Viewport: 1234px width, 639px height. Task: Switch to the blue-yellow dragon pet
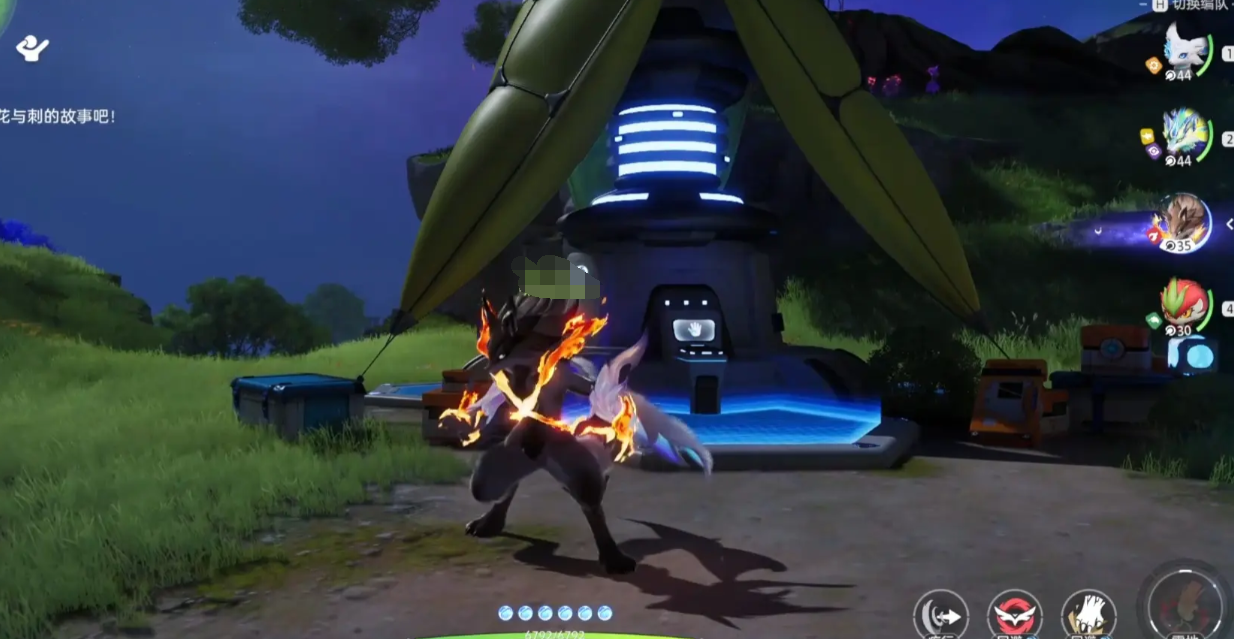1186,133
